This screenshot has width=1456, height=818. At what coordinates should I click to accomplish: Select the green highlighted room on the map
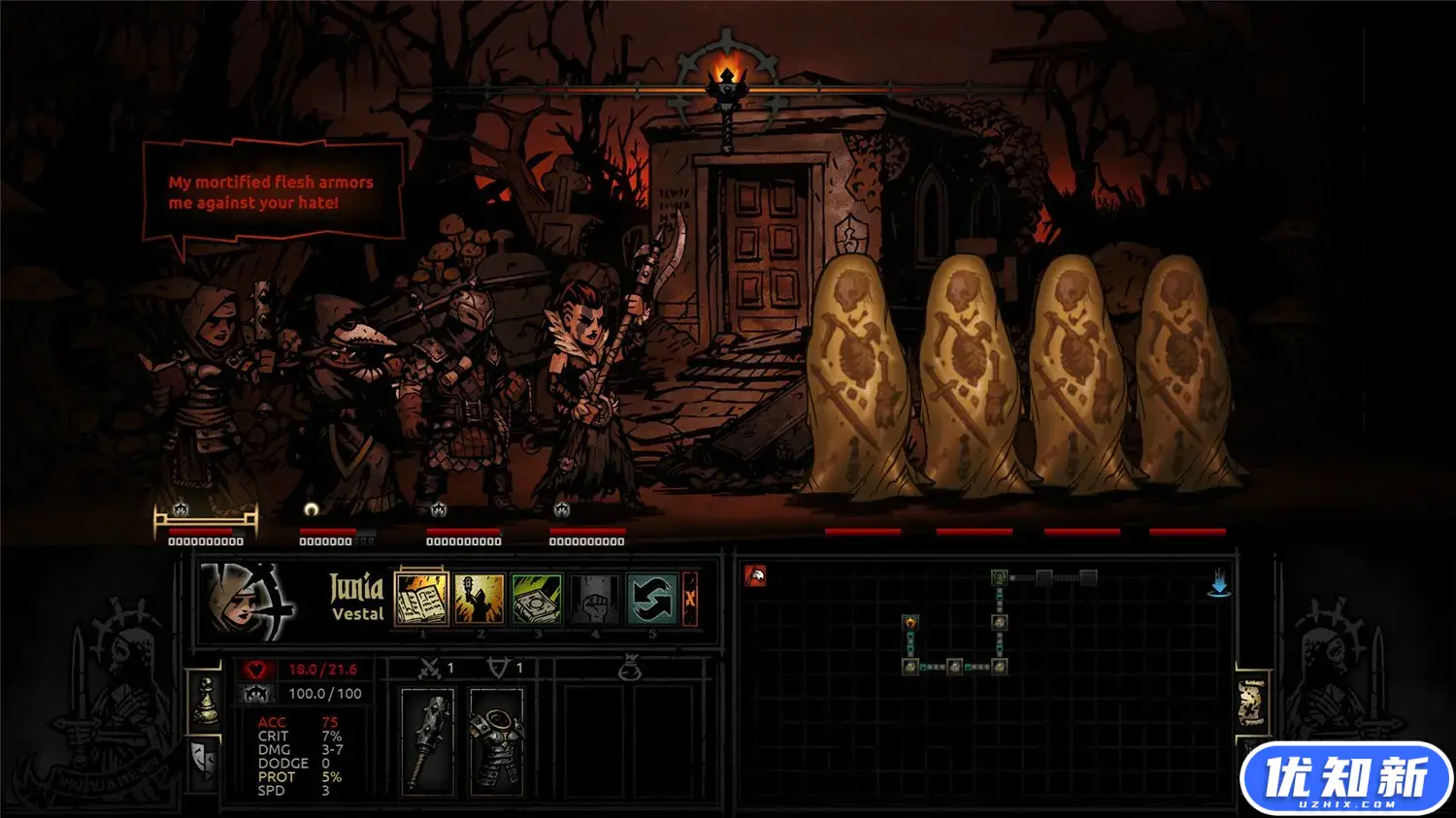tap(999, 579)
